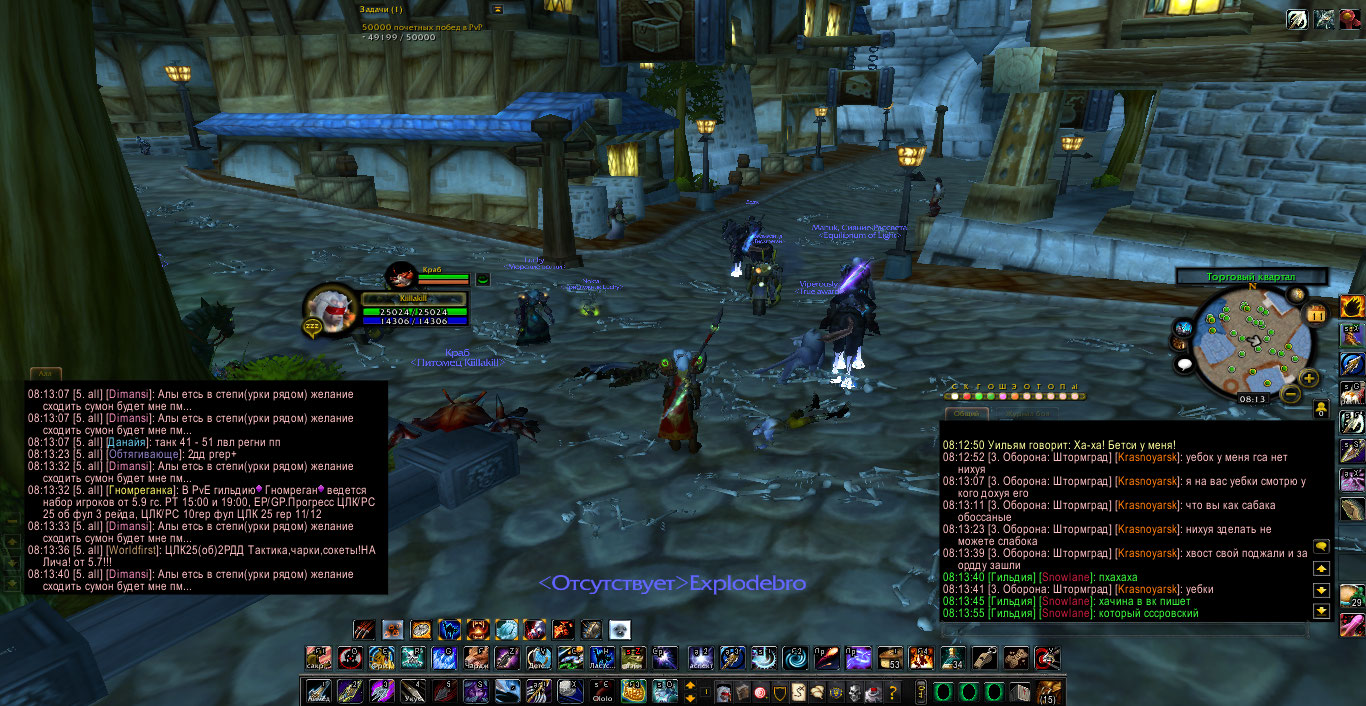This screenshot has height=706, width=1366.
Task: Zoom in the minimap with the plus button
Action: (1309, 378)
